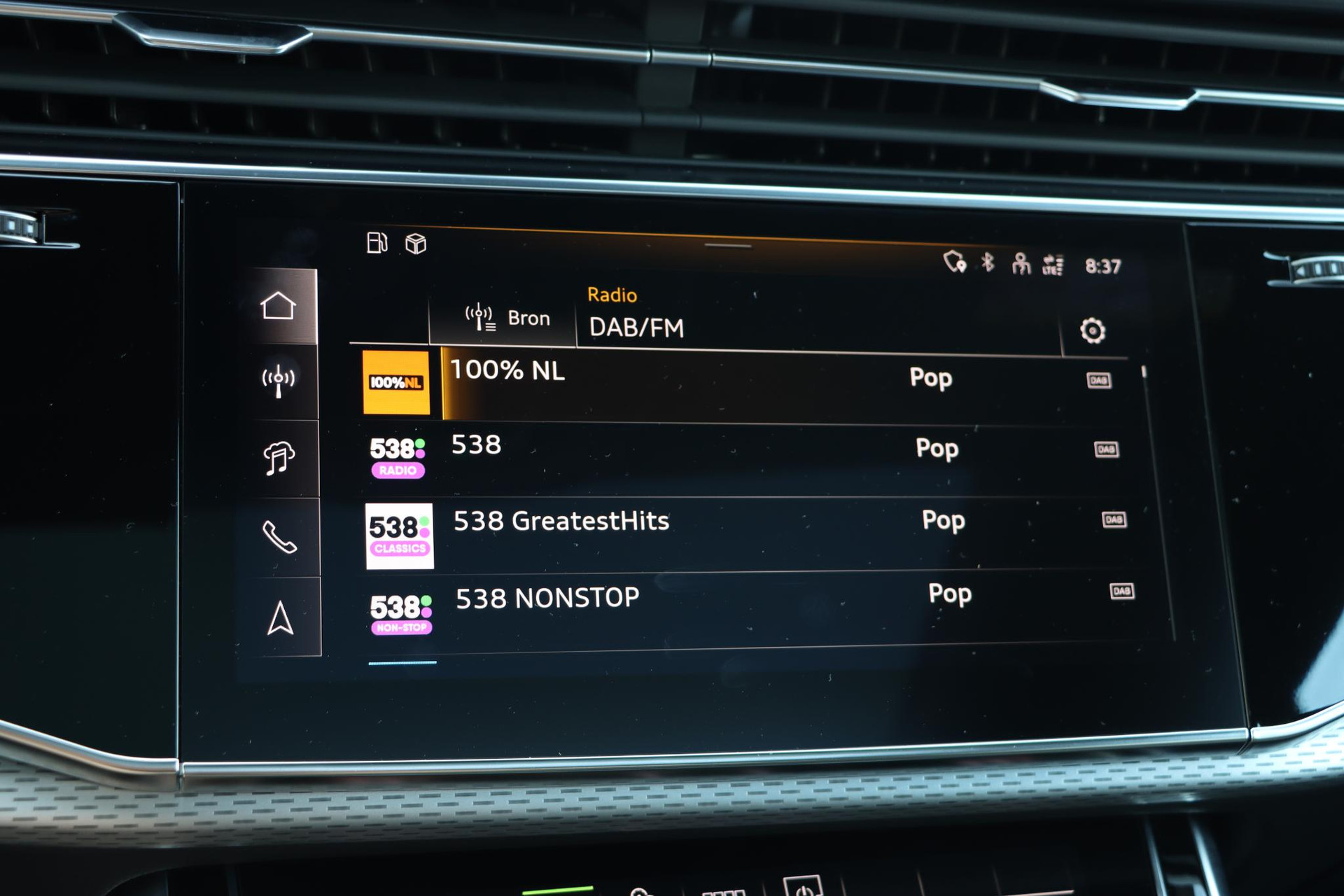Tap the cube icon in top bar

pyautogui.click(x=416, y=244)
